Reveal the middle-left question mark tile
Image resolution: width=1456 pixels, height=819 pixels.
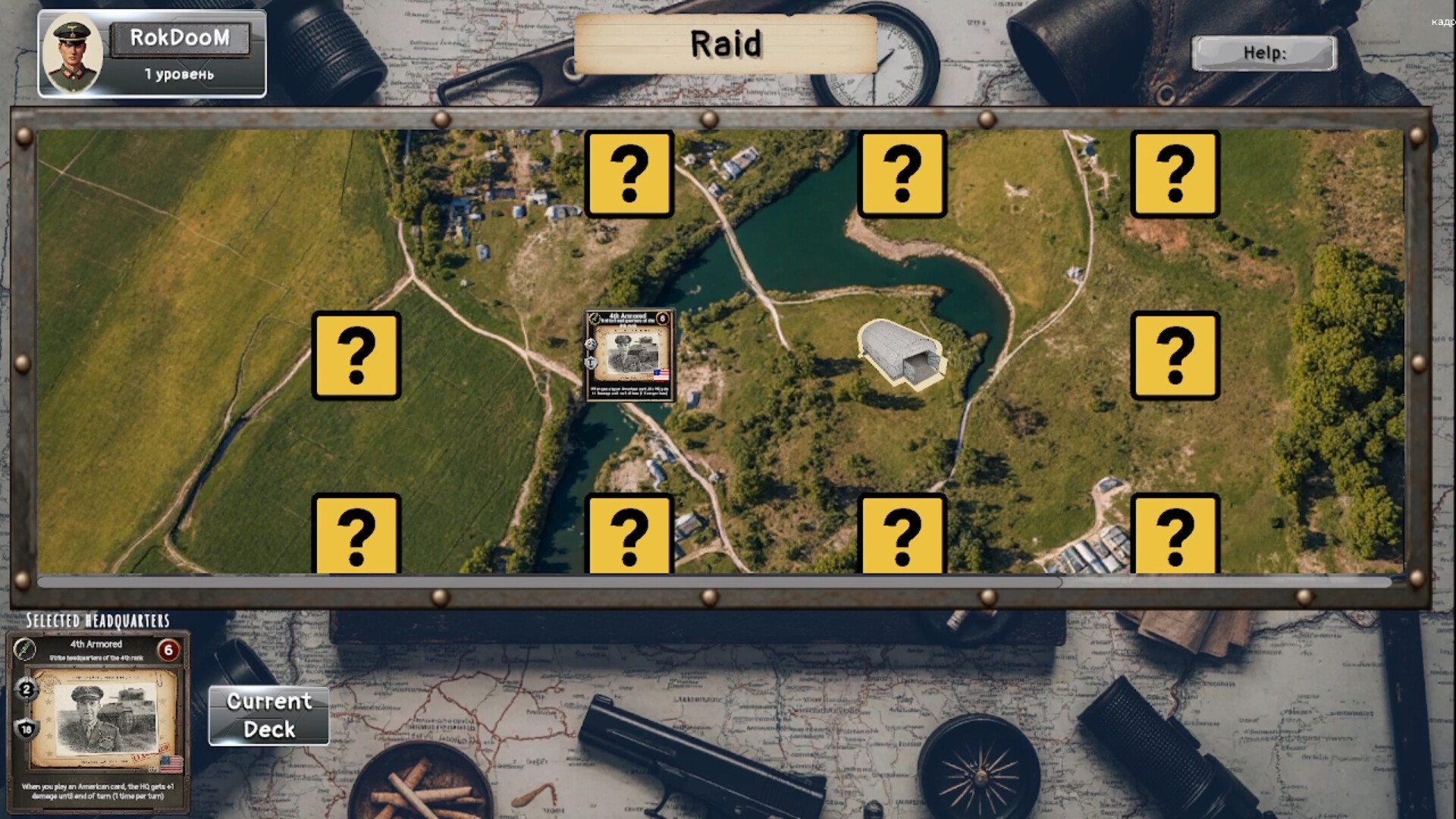pos(358,356)
